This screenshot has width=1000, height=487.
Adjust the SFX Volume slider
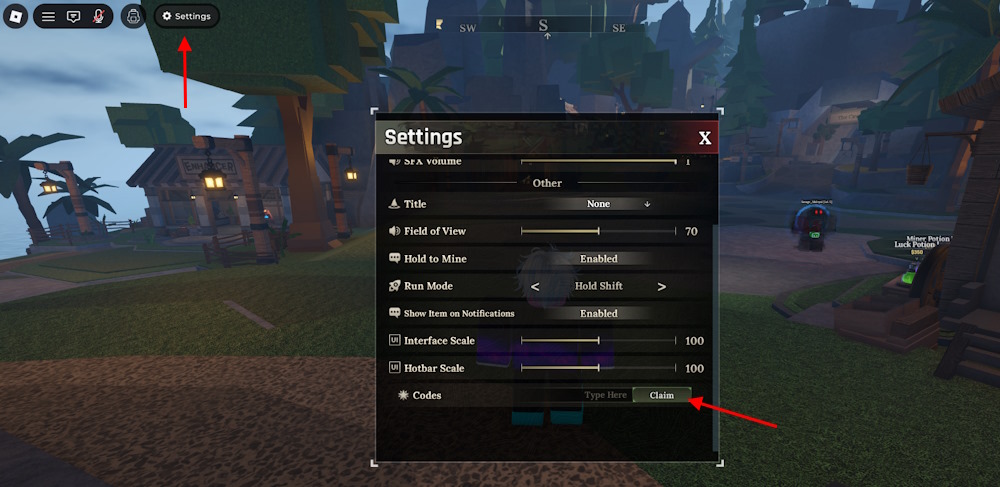coord(599,161)
